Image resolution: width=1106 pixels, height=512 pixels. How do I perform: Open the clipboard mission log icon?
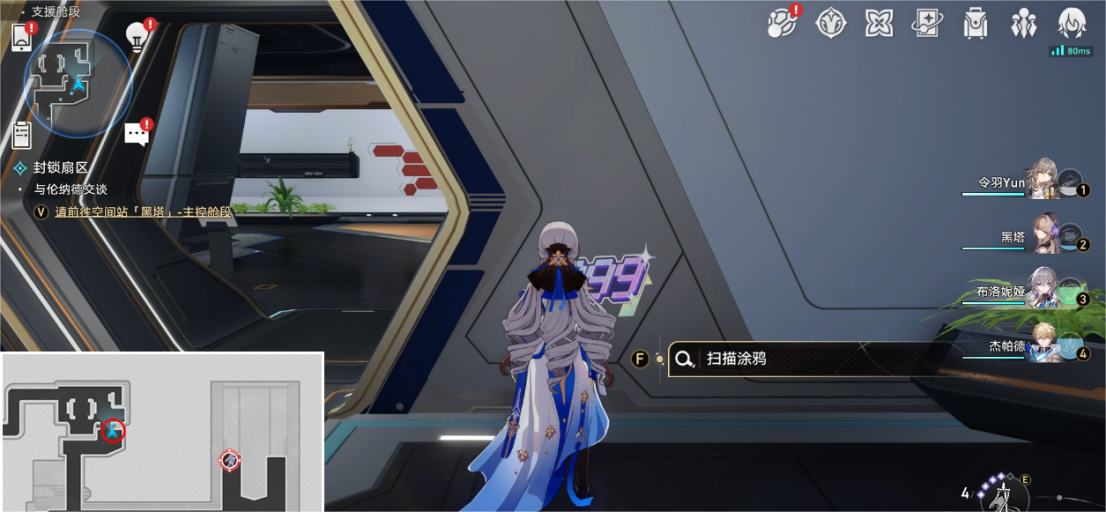[22, 135]
